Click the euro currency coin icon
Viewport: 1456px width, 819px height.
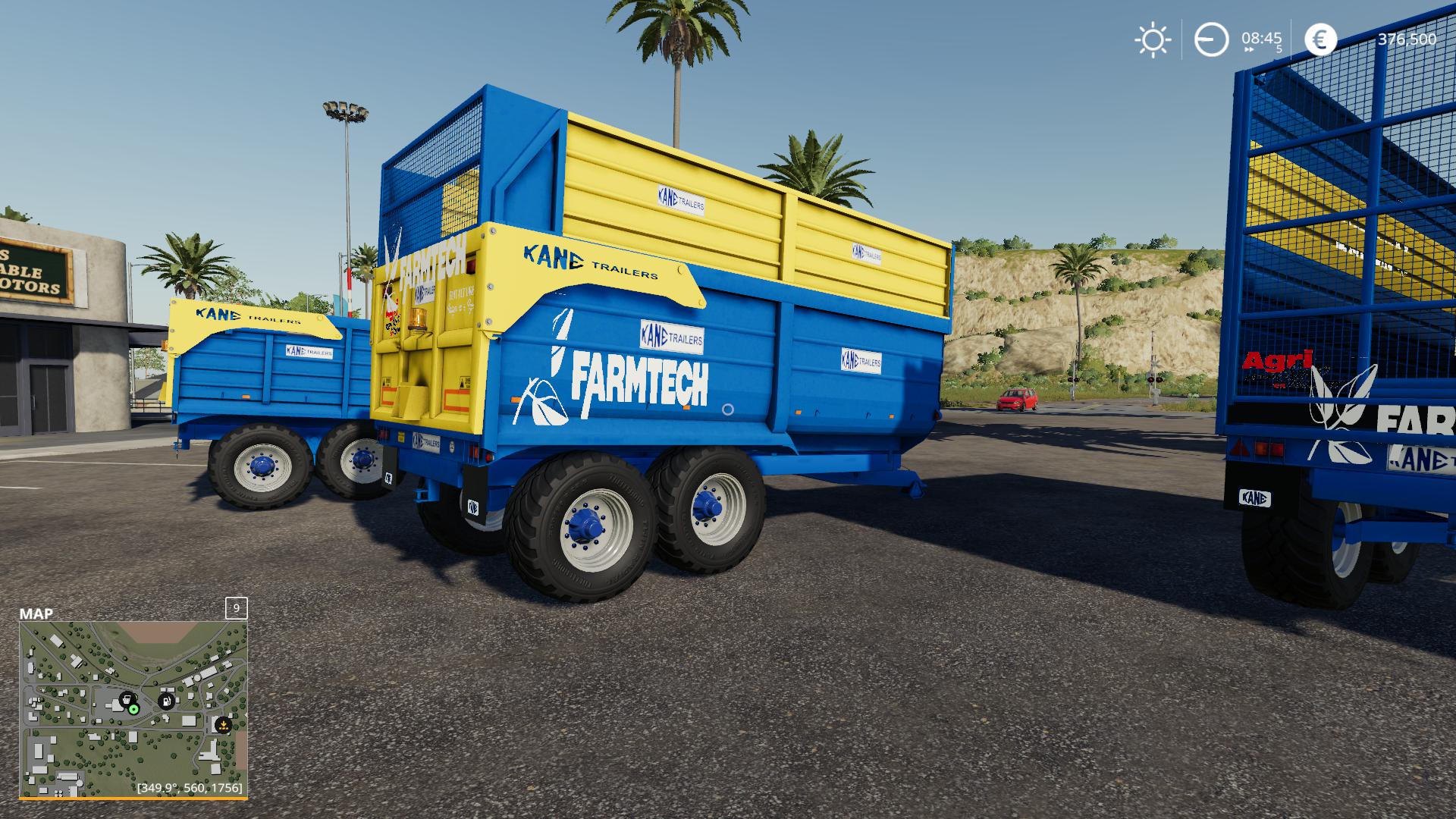(x=1320, y=39)
